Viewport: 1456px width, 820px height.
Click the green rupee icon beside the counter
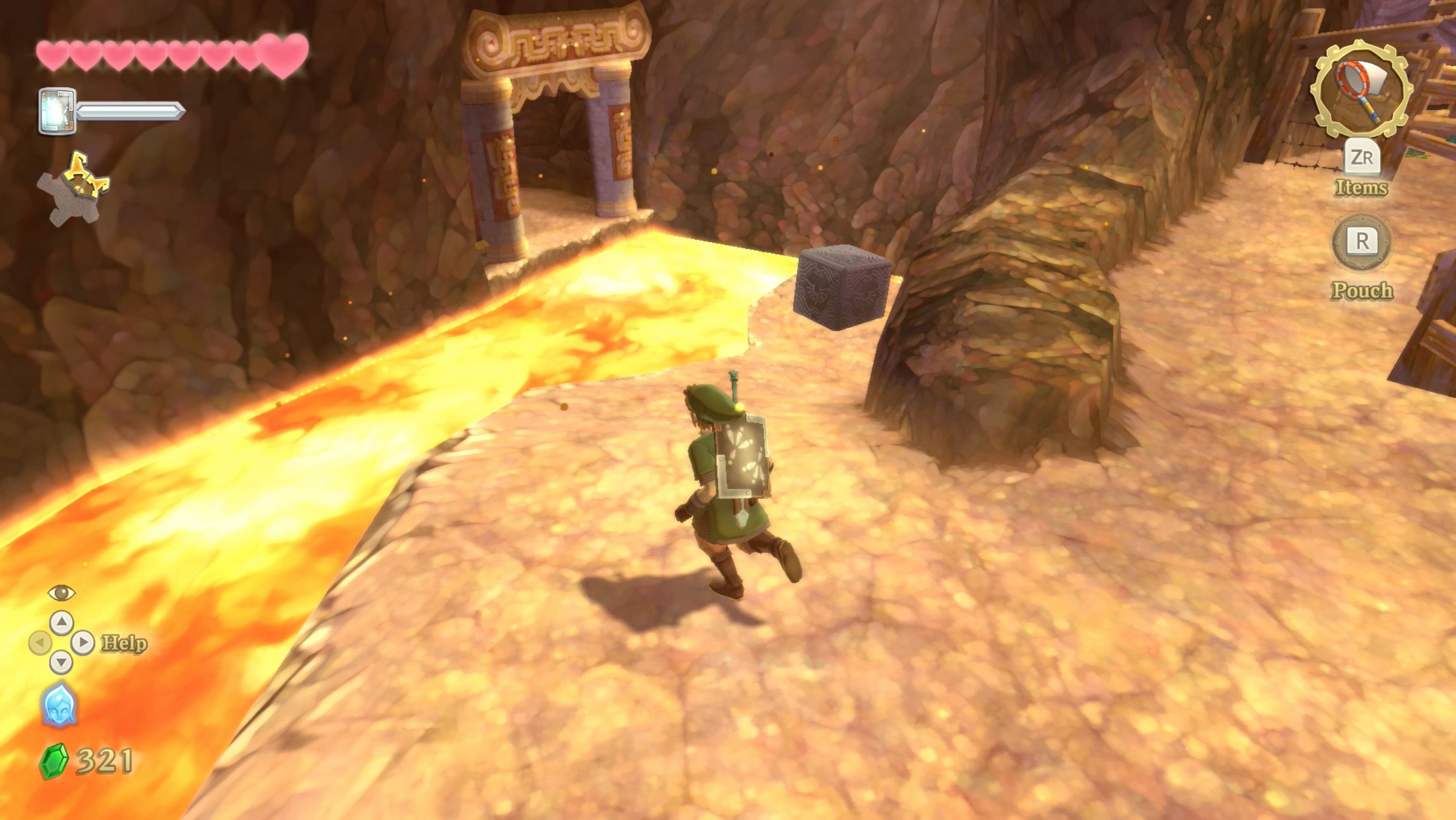coord(54,760)
